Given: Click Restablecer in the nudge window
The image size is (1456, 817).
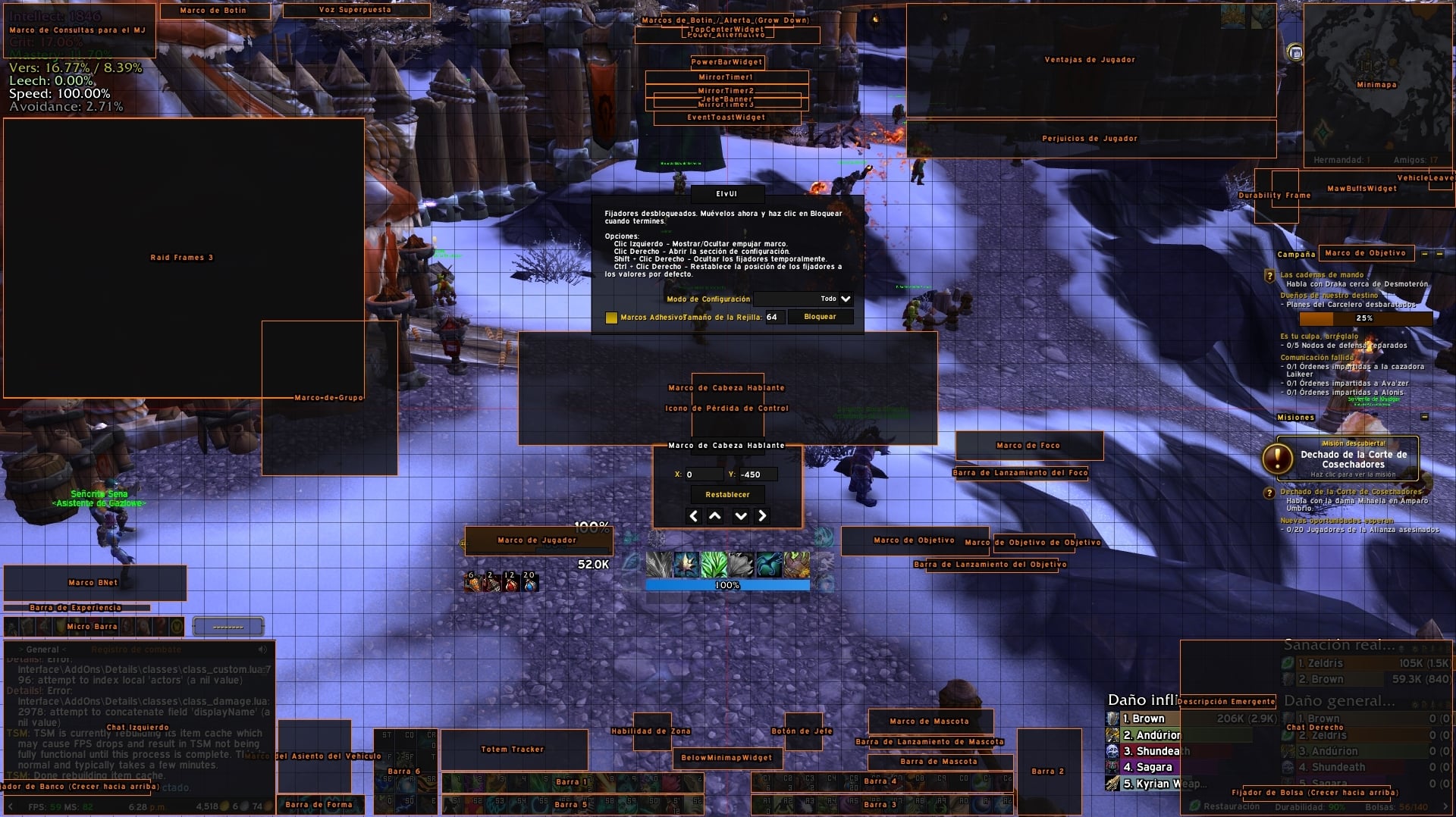Looking at the screenshot, I should point(727,495).
